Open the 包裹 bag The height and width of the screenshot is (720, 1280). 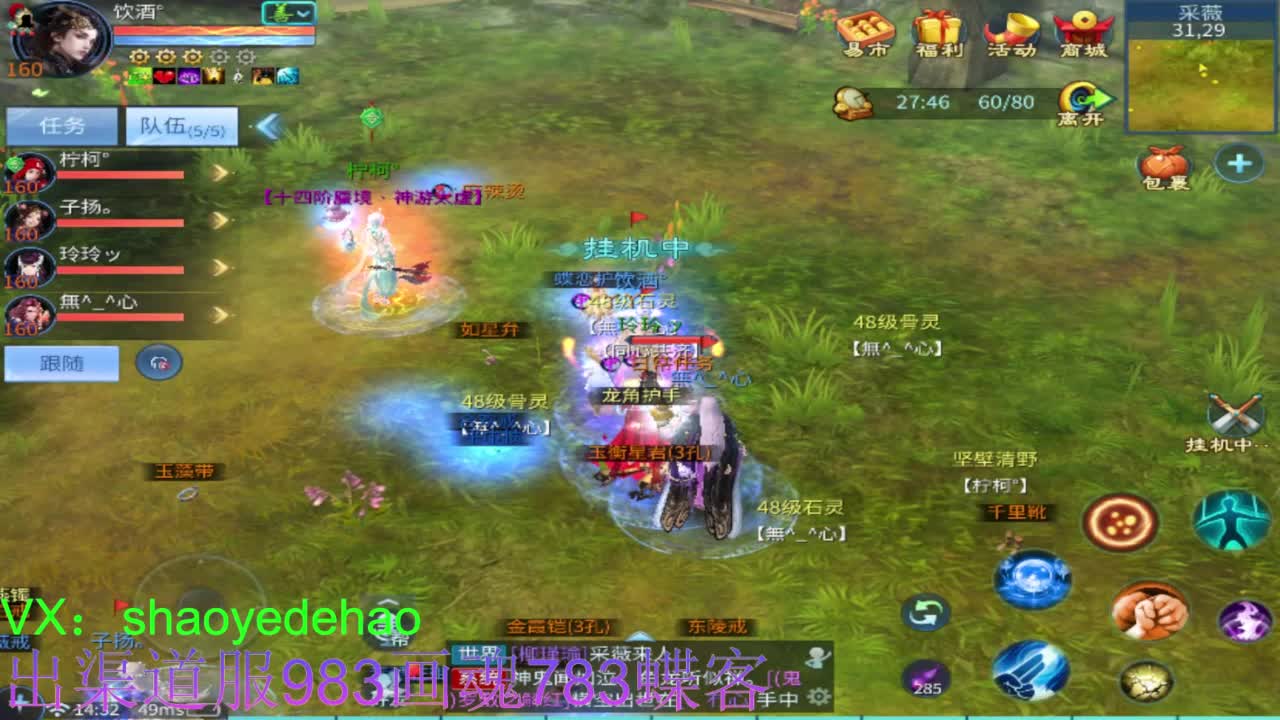(1166, 160)
